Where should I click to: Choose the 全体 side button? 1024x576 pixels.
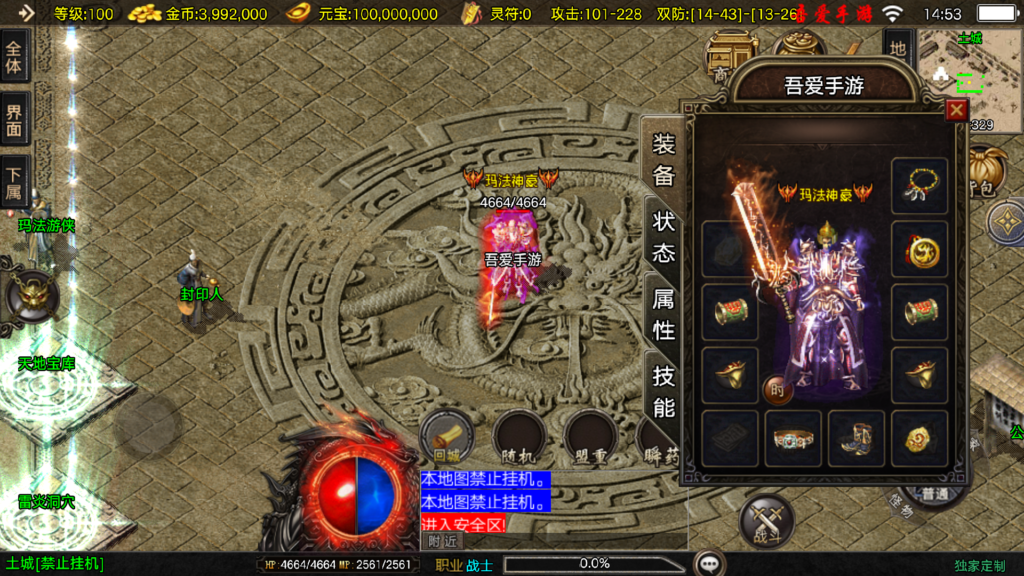click(14, 56)
